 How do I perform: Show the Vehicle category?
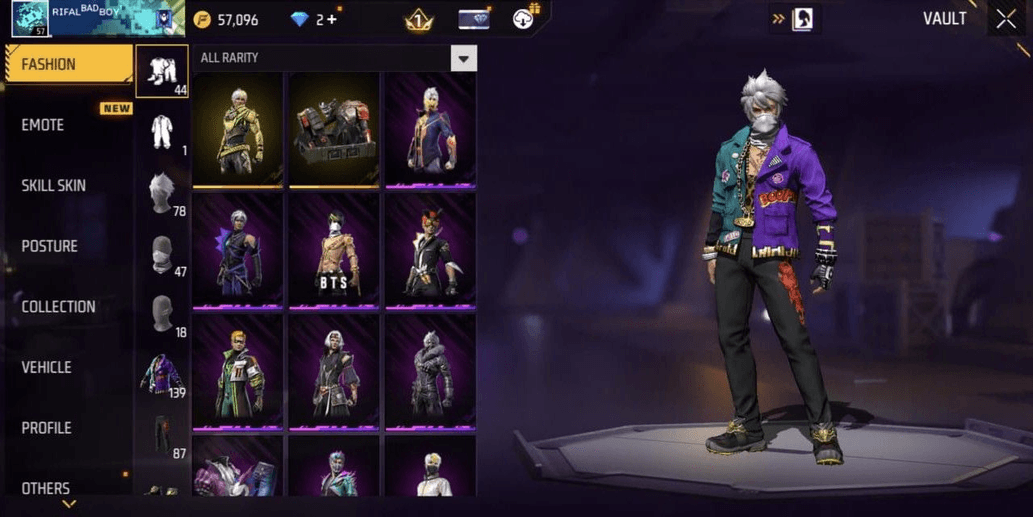[46, 367]
